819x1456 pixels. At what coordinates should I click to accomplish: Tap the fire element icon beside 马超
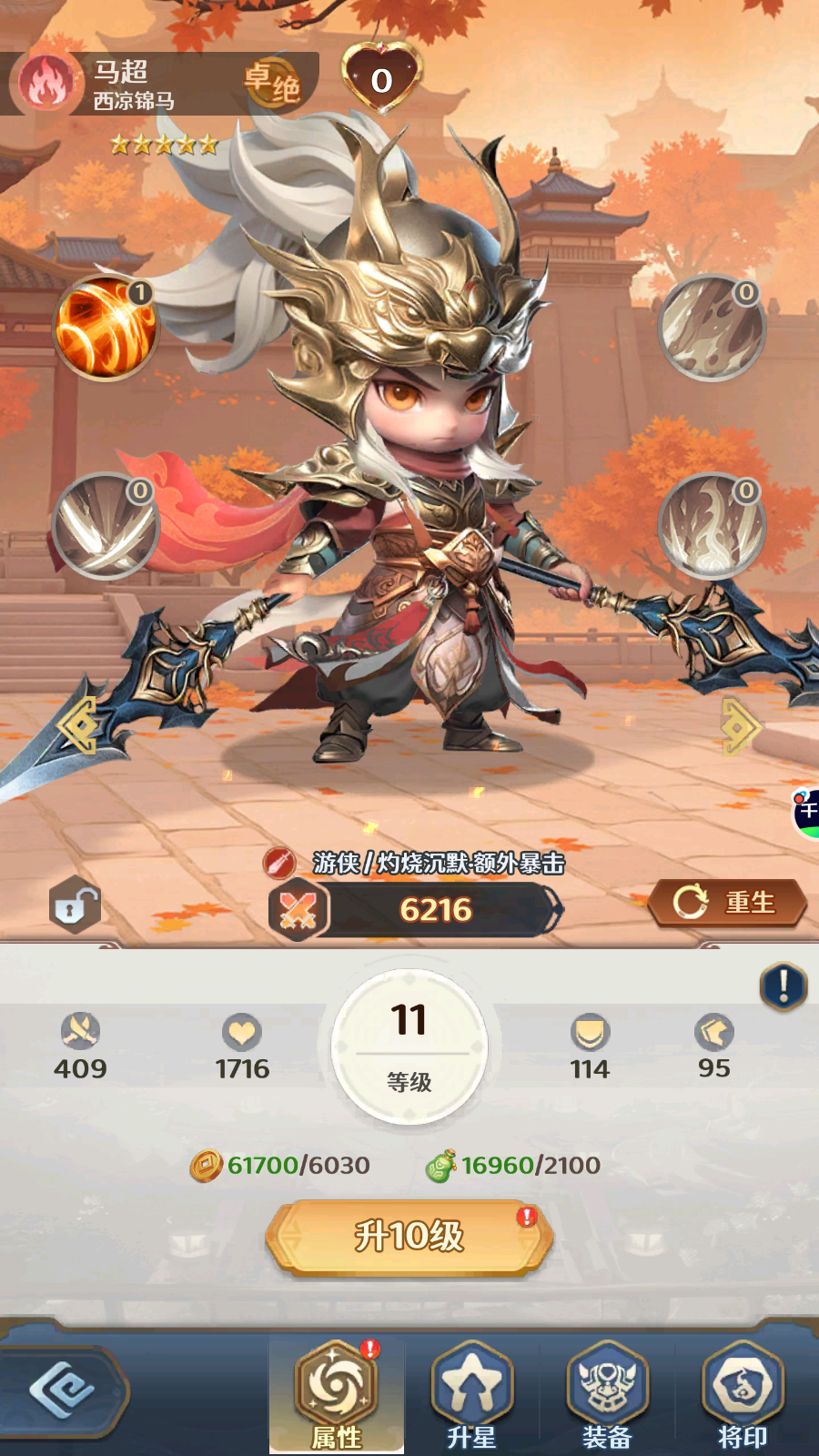[46, 83]
